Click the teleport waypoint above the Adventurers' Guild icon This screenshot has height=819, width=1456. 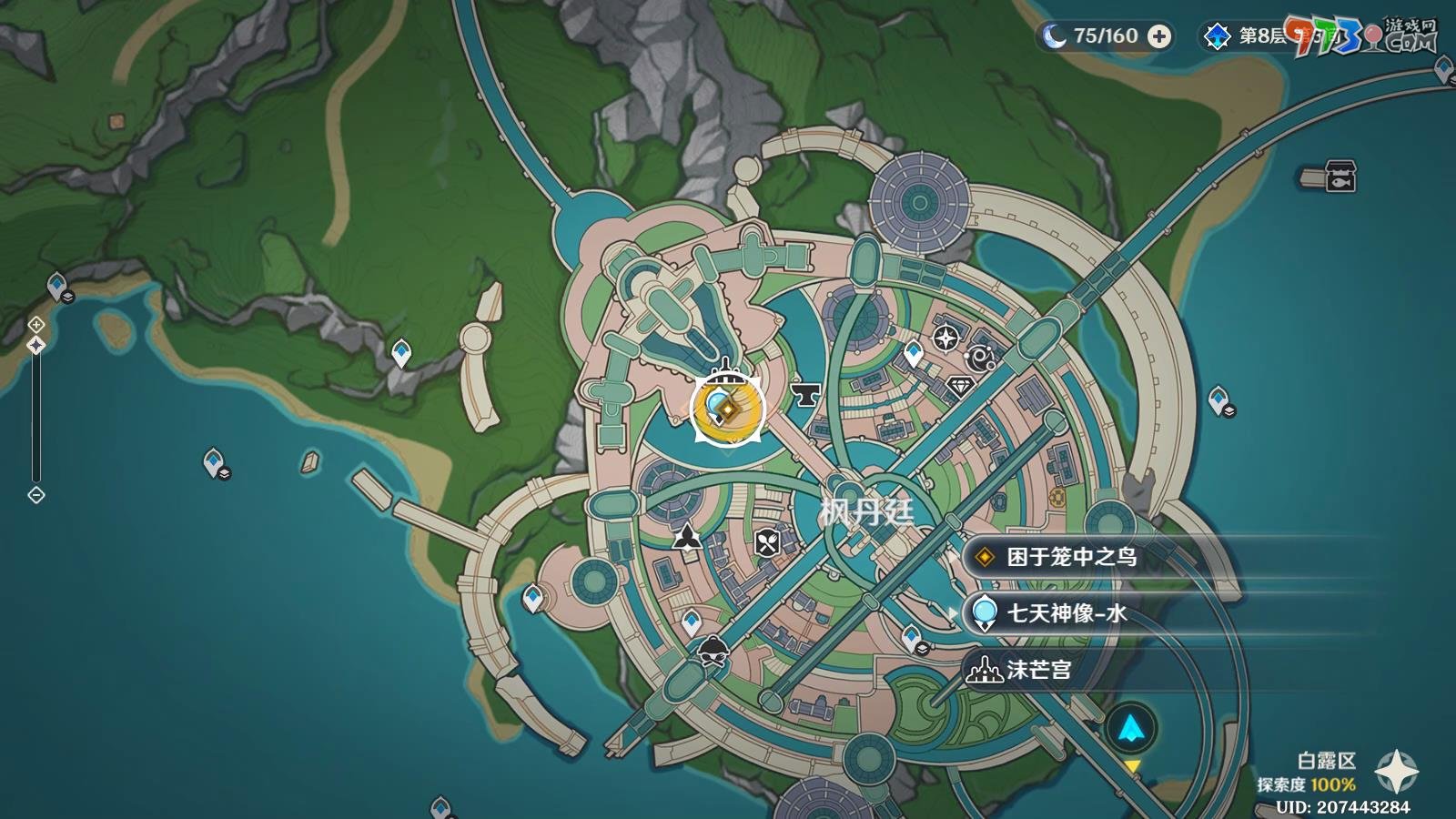(x=913, y=350)
